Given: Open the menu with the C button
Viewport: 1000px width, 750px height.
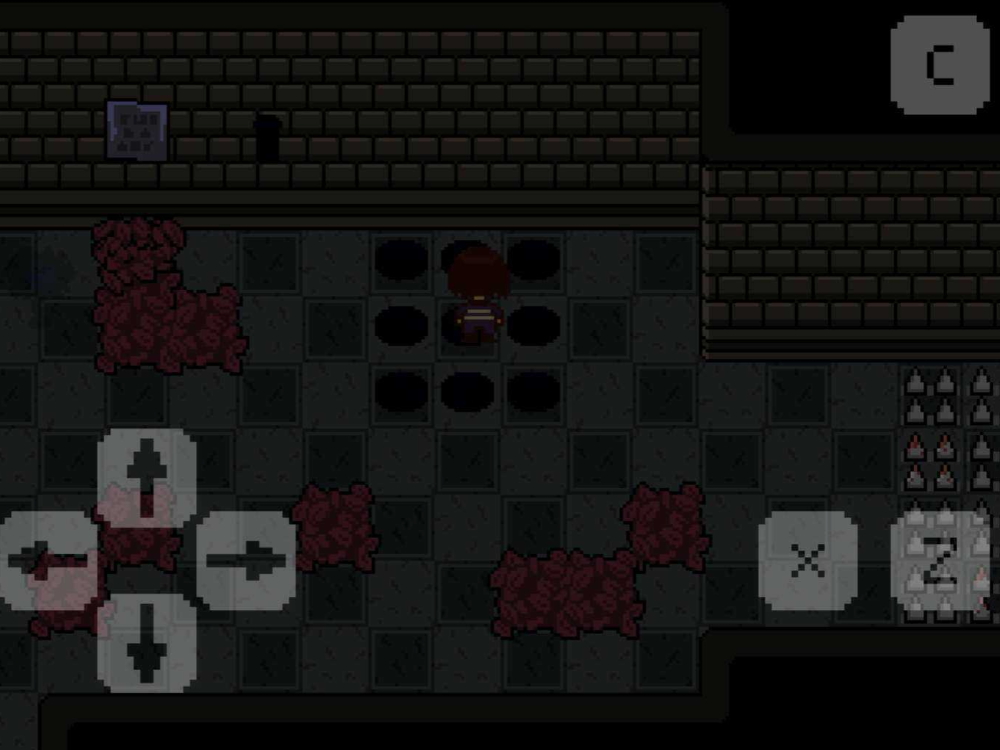Looking at the screenshot, I should coord(939,64).
